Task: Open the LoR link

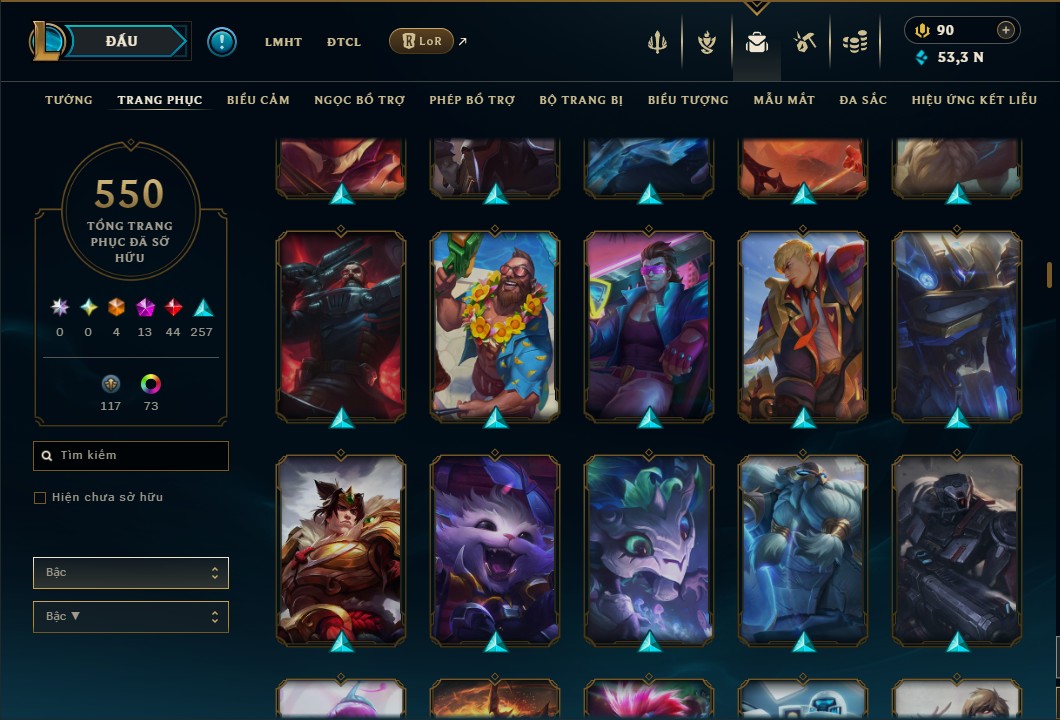Action: (x=421, y=41)
